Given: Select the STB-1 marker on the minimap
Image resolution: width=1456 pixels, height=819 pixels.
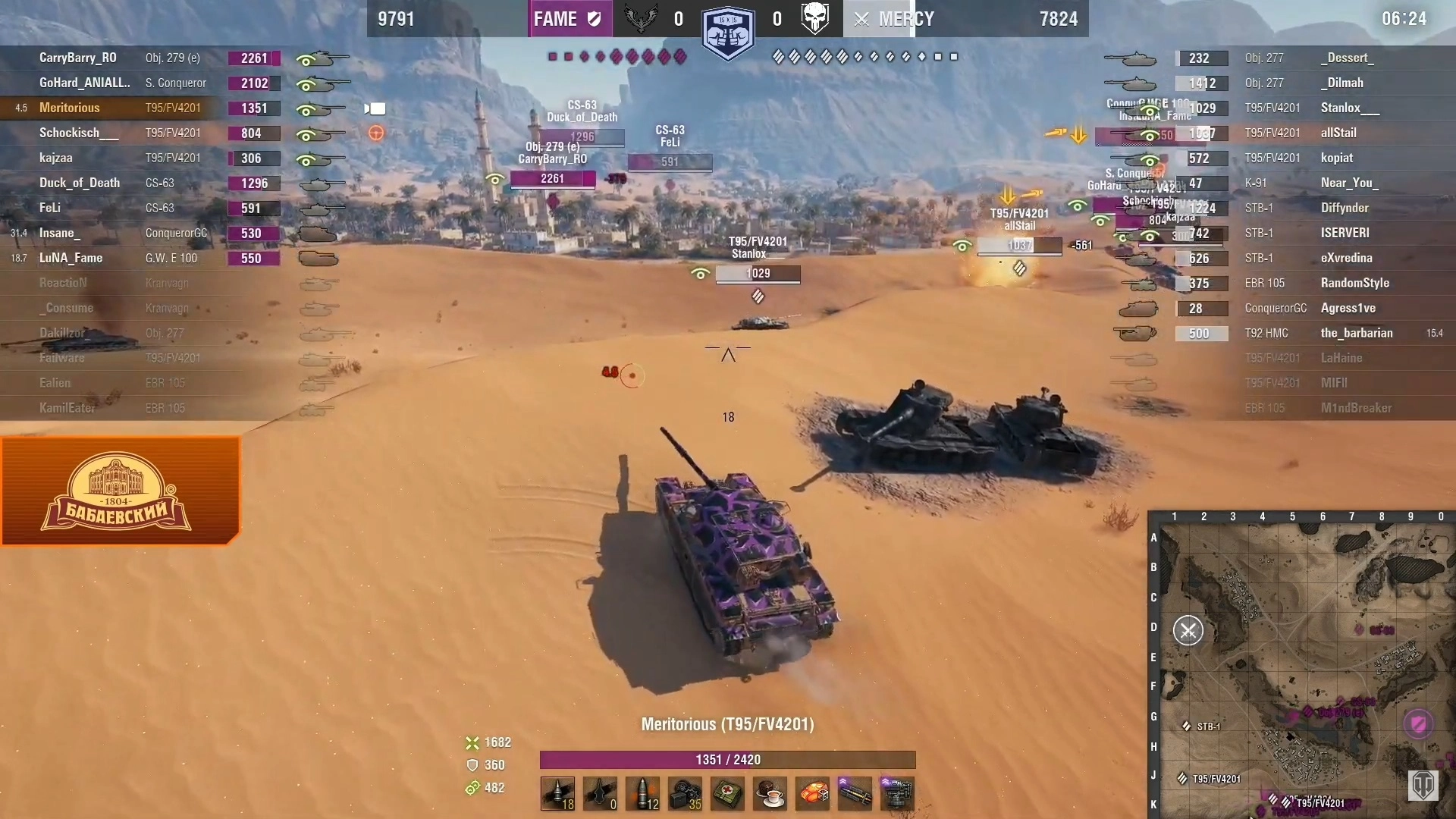Looking at the screenshot, I should click(x=1187, y=726).
